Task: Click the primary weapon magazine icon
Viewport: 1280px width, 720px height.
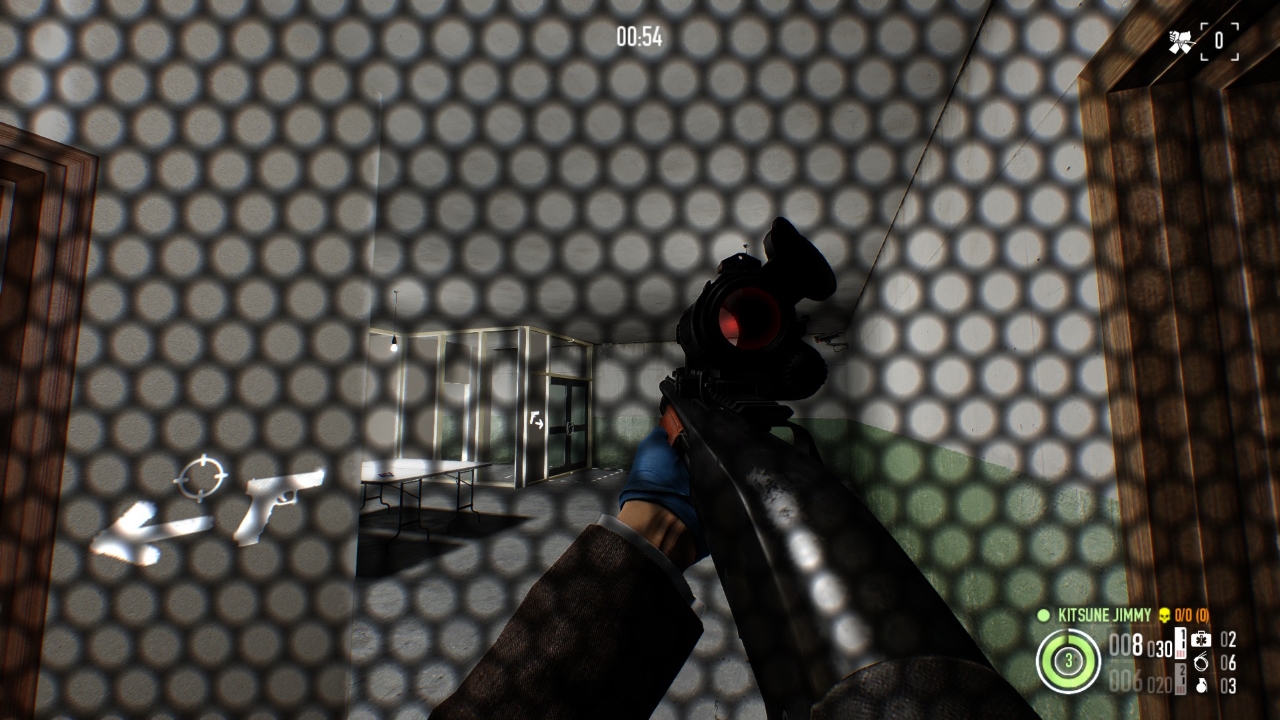Action: click(1180, 643)
